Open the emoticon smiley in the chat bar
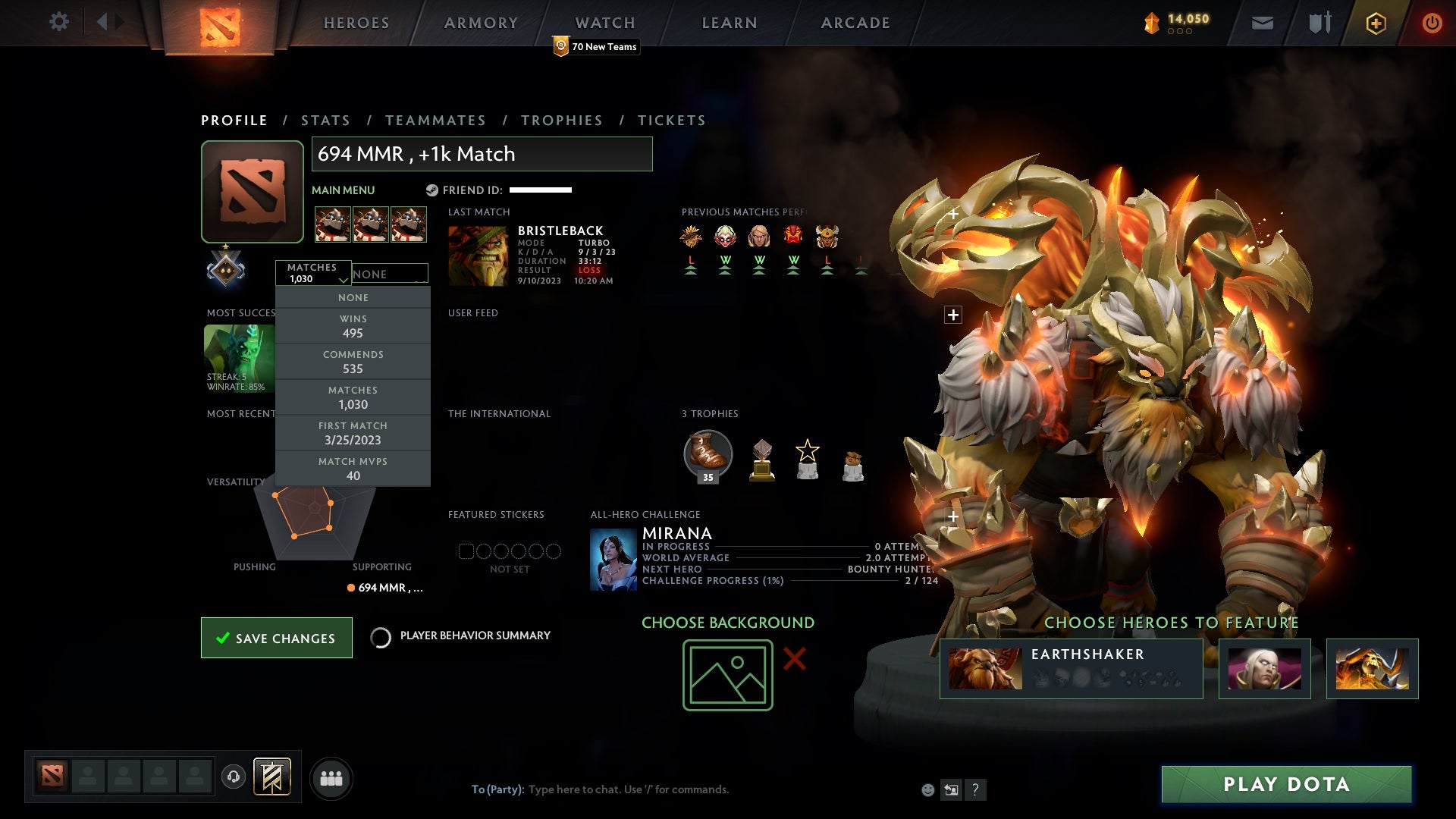 pyautogui.click(x=927, y=789)
